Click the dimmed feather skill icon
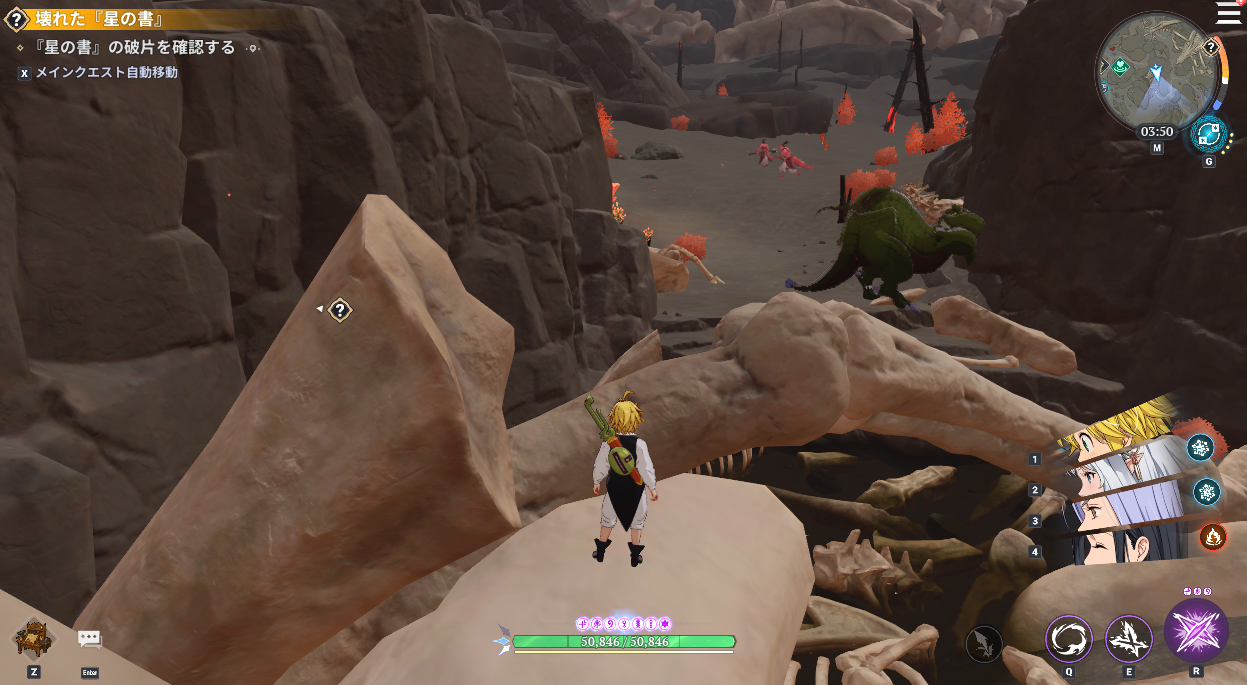 pos(985,643)
